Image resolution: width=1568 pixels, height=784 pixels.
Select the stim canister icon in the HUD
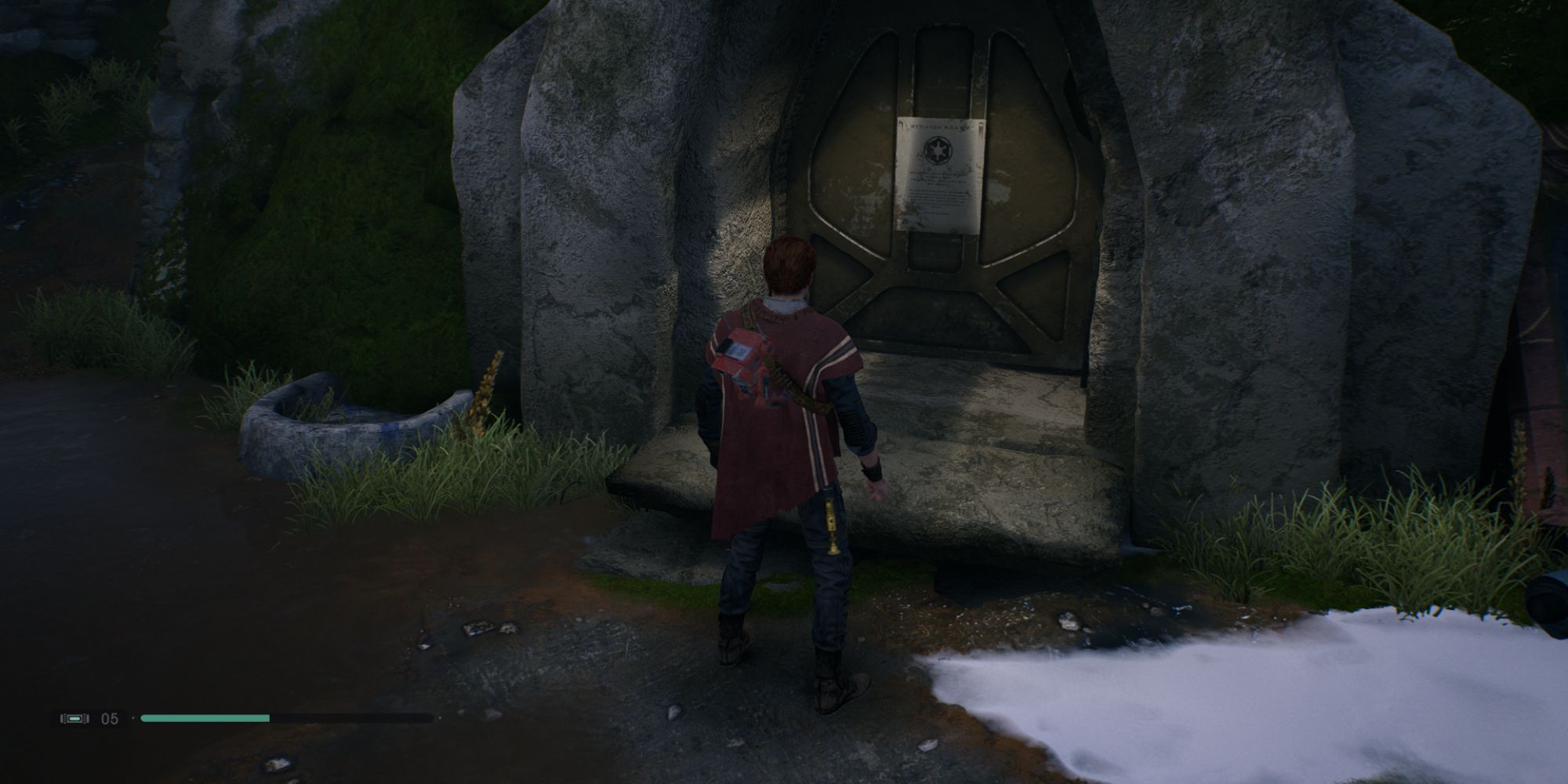pos(75,718)
